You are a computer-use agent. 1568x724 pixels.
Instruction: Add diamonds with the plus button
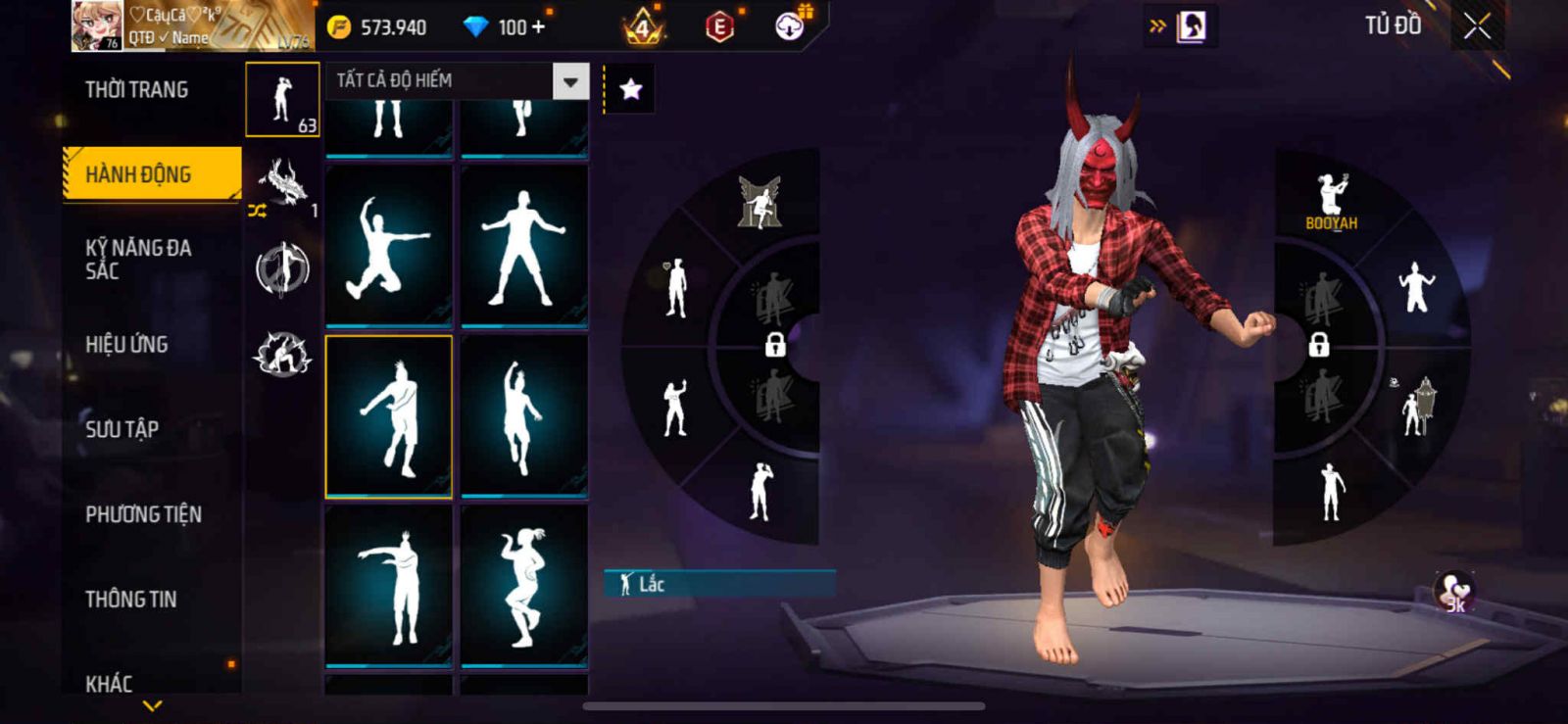pyautogui.click(x=538, y=27)
